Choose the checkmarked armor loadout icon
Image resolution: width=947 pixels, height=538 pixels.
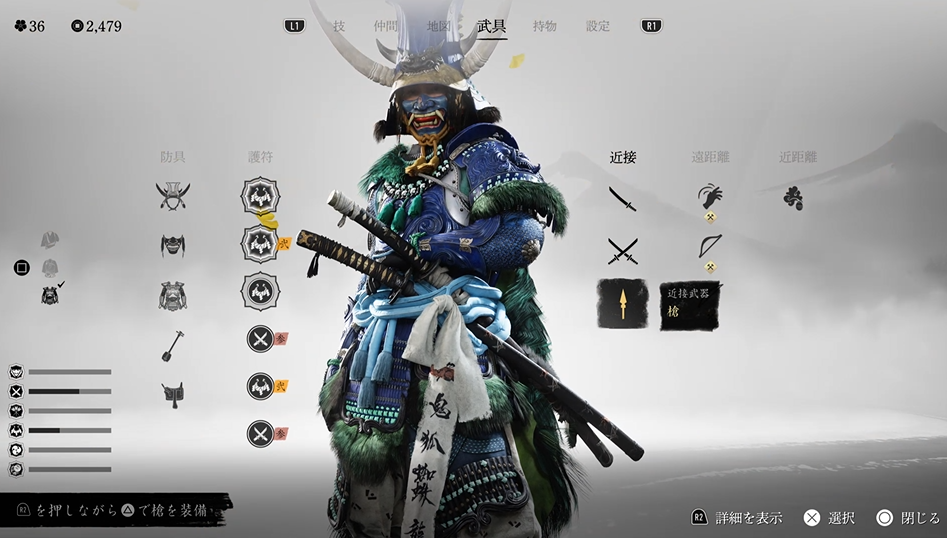click(x=50, y=294)
